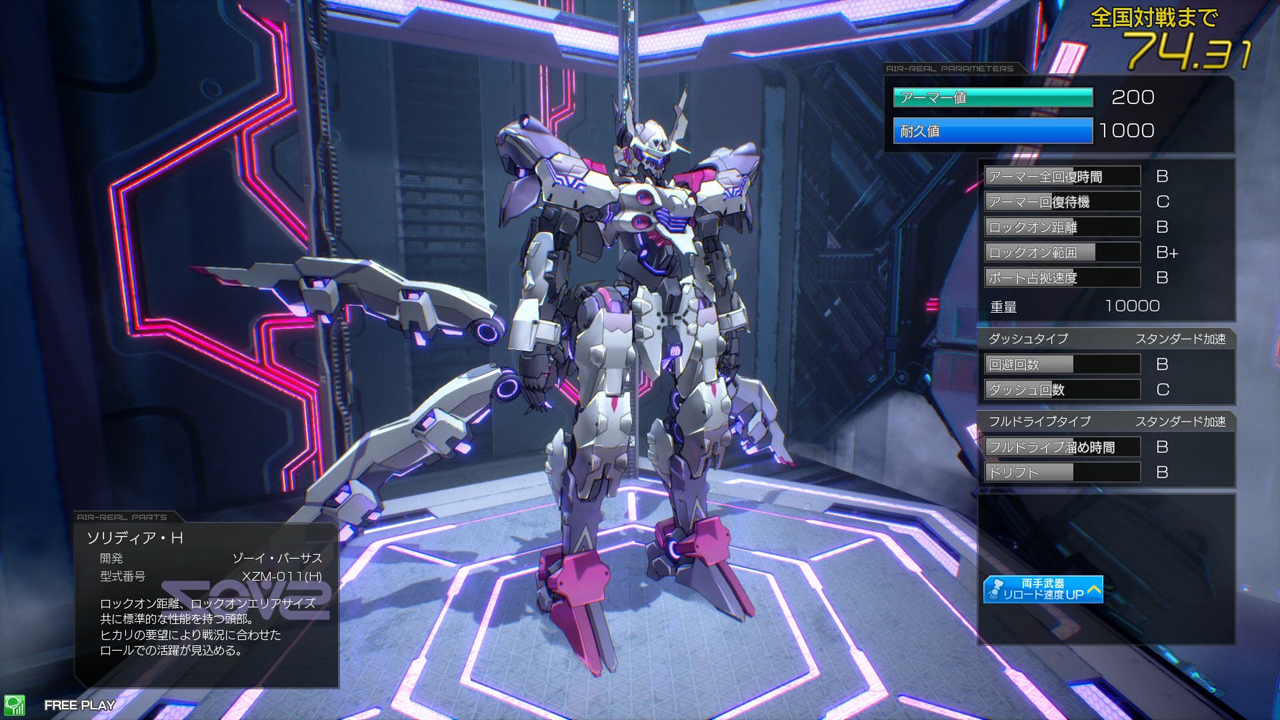Select the 両手武器 リロード速度UP skill badge
This screenshot has width=1280, height=720.
[1043, 589]
